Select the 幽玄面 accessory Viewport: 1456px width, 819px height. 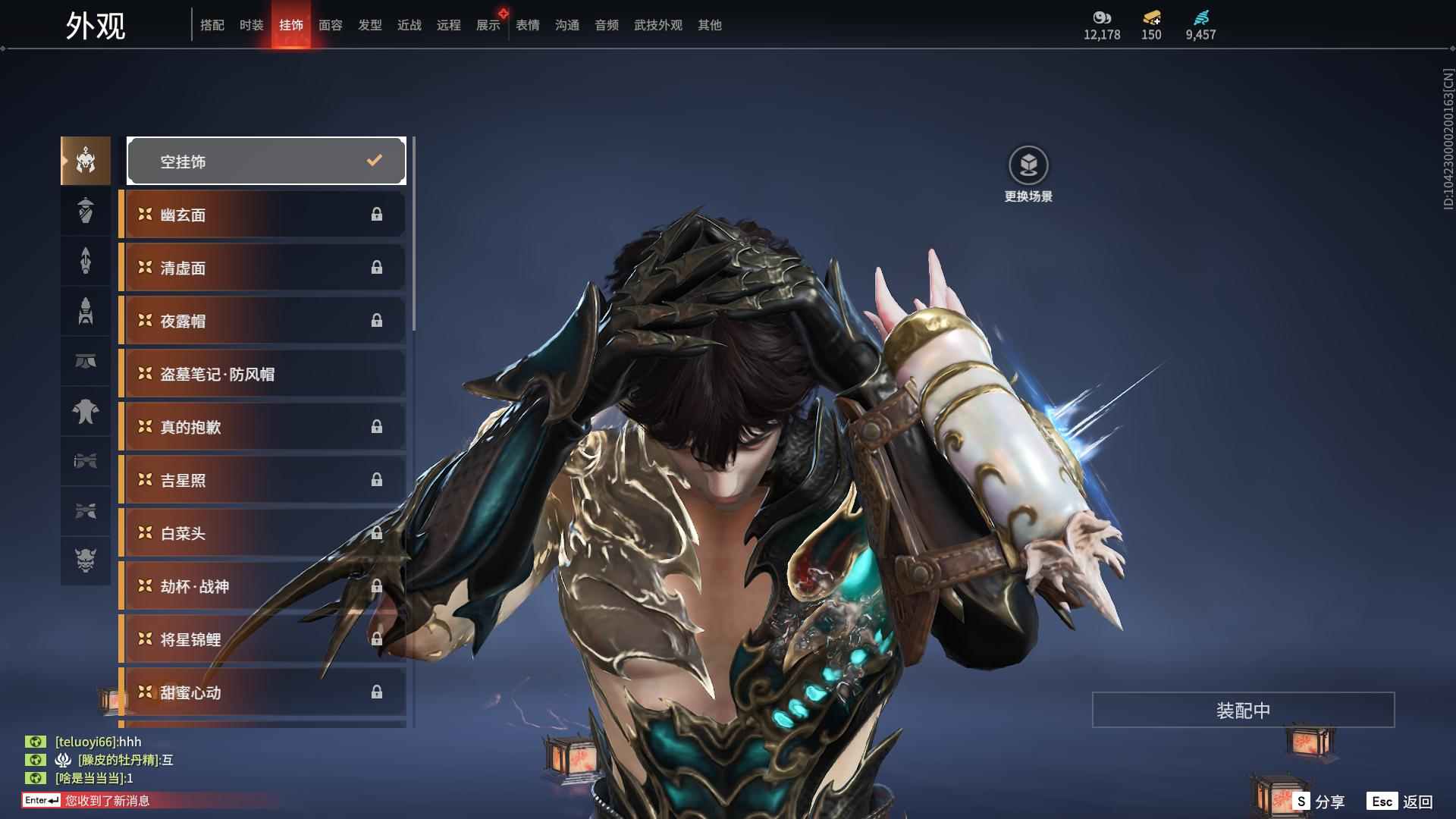pos(262,215)
